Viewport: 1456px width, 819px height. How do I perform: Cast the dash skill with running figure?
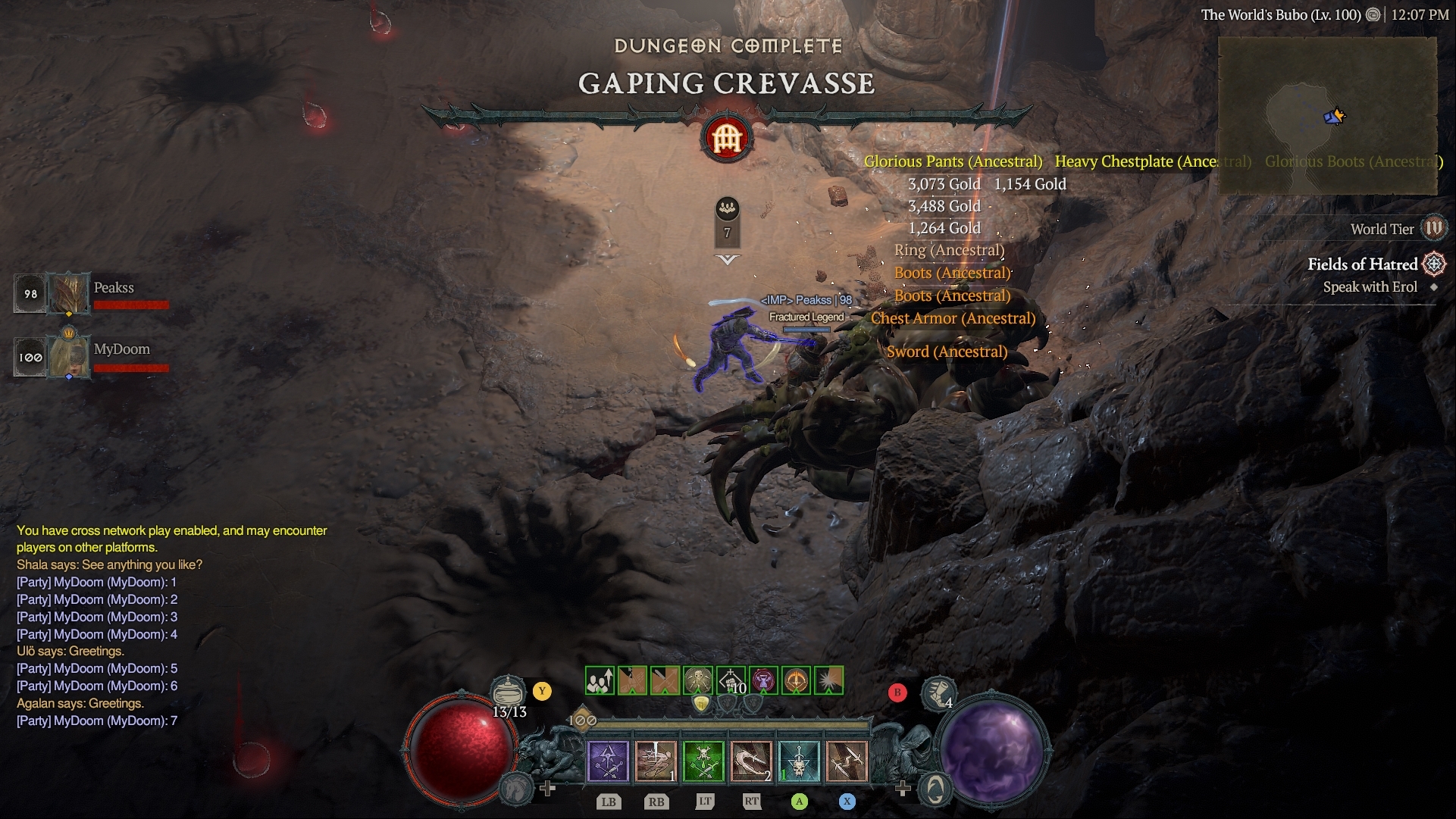(x=656, y=761)
